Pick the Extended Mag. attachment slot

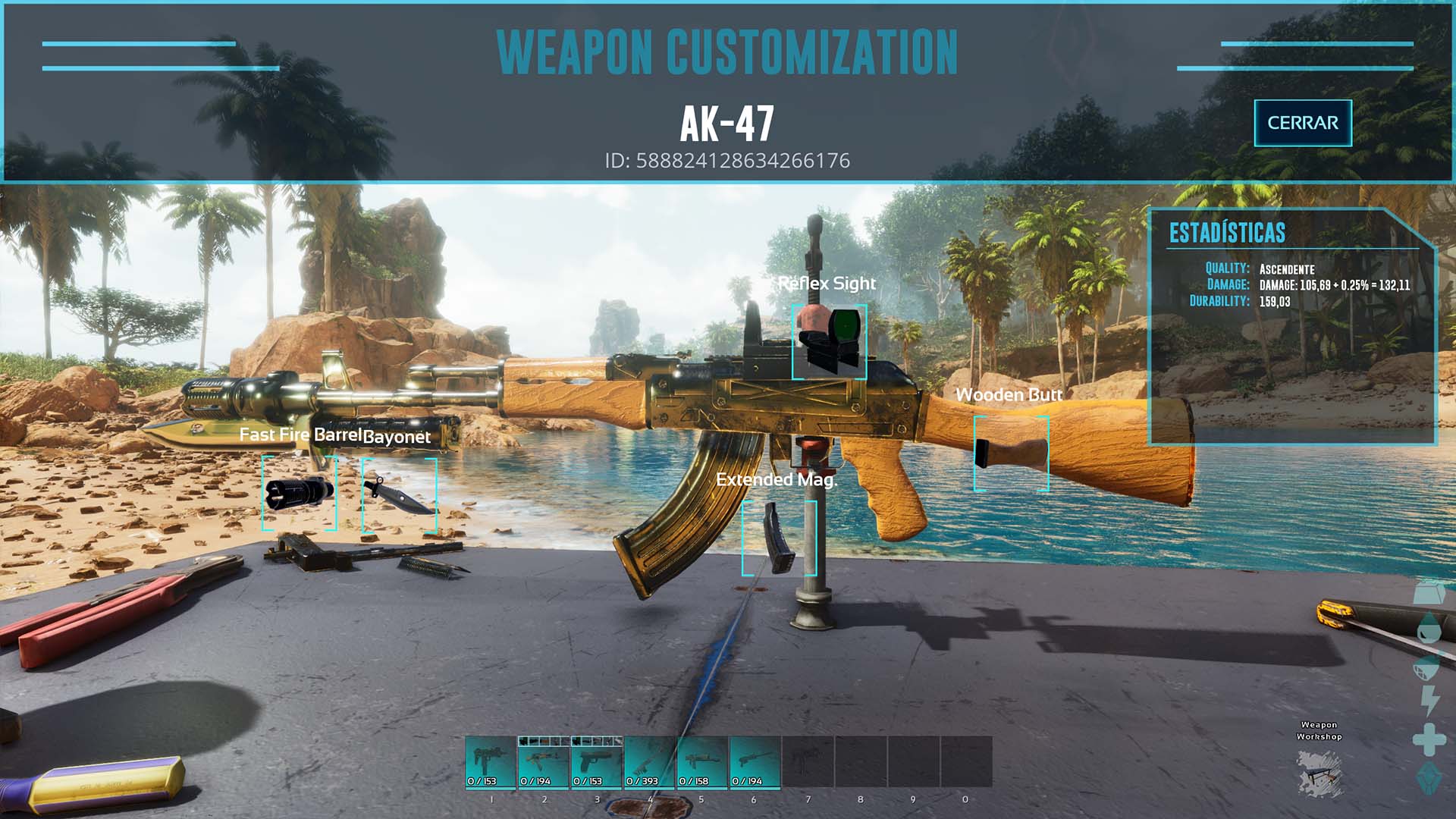tap(779, 538)
